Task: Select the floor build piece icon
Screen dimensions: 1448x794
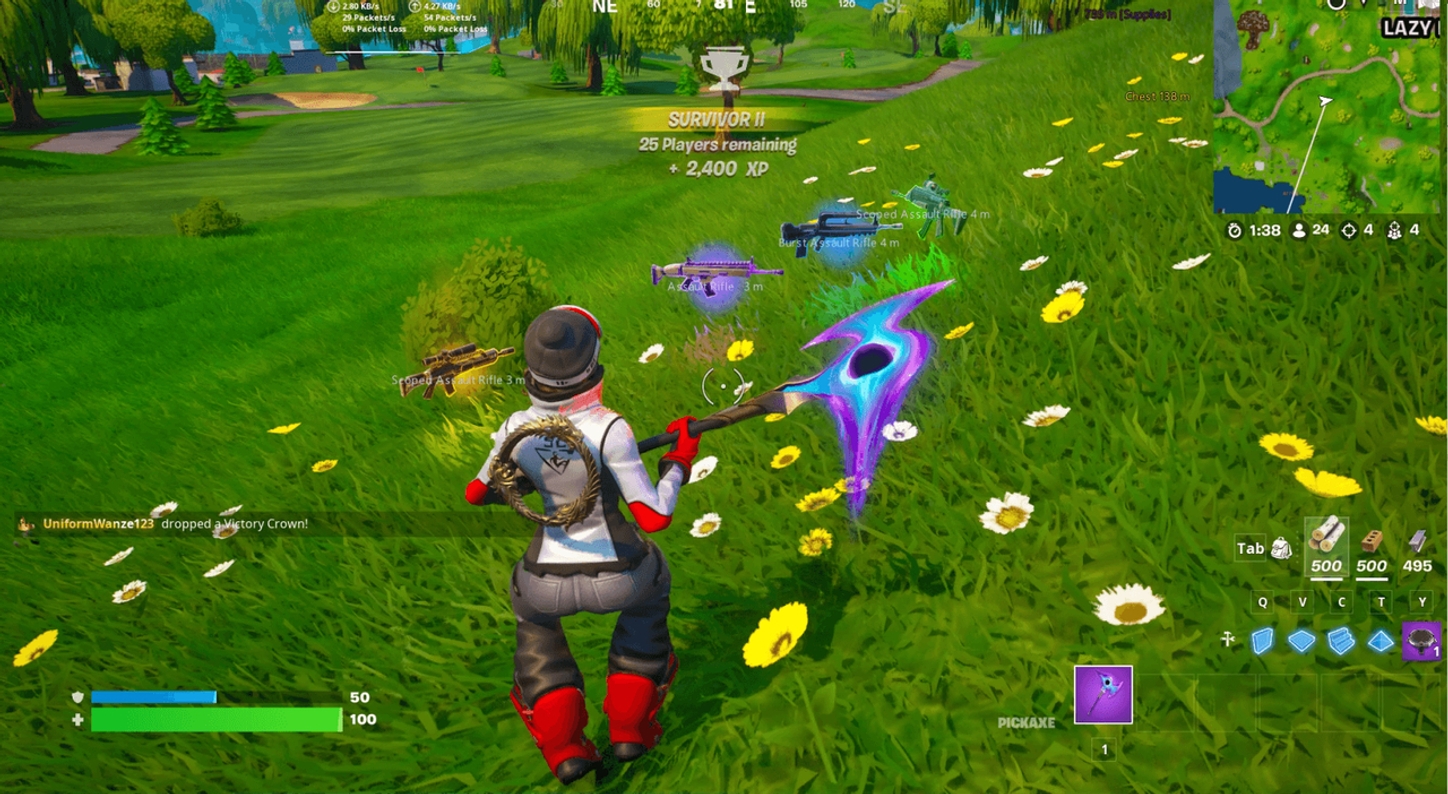Action: click(x=1300, y=640)
